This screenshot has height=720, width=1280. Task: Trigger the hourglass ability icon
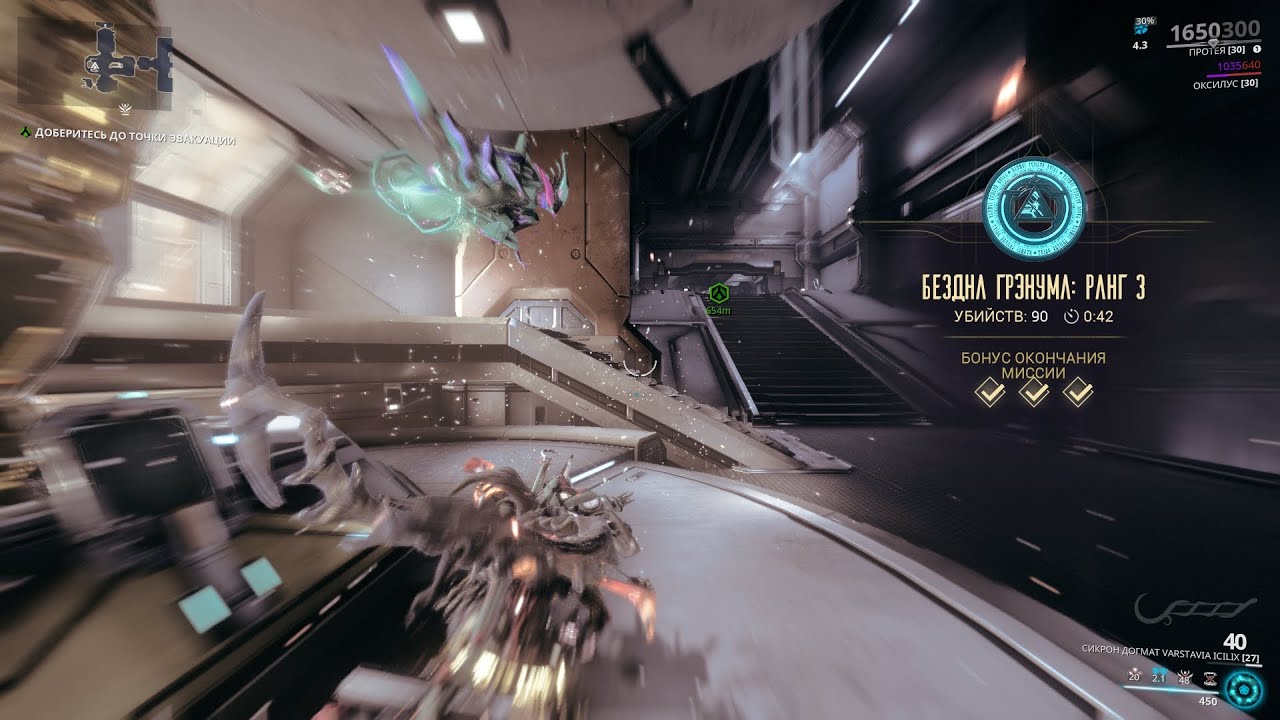pyautogui.click(x=1209, y=677)
